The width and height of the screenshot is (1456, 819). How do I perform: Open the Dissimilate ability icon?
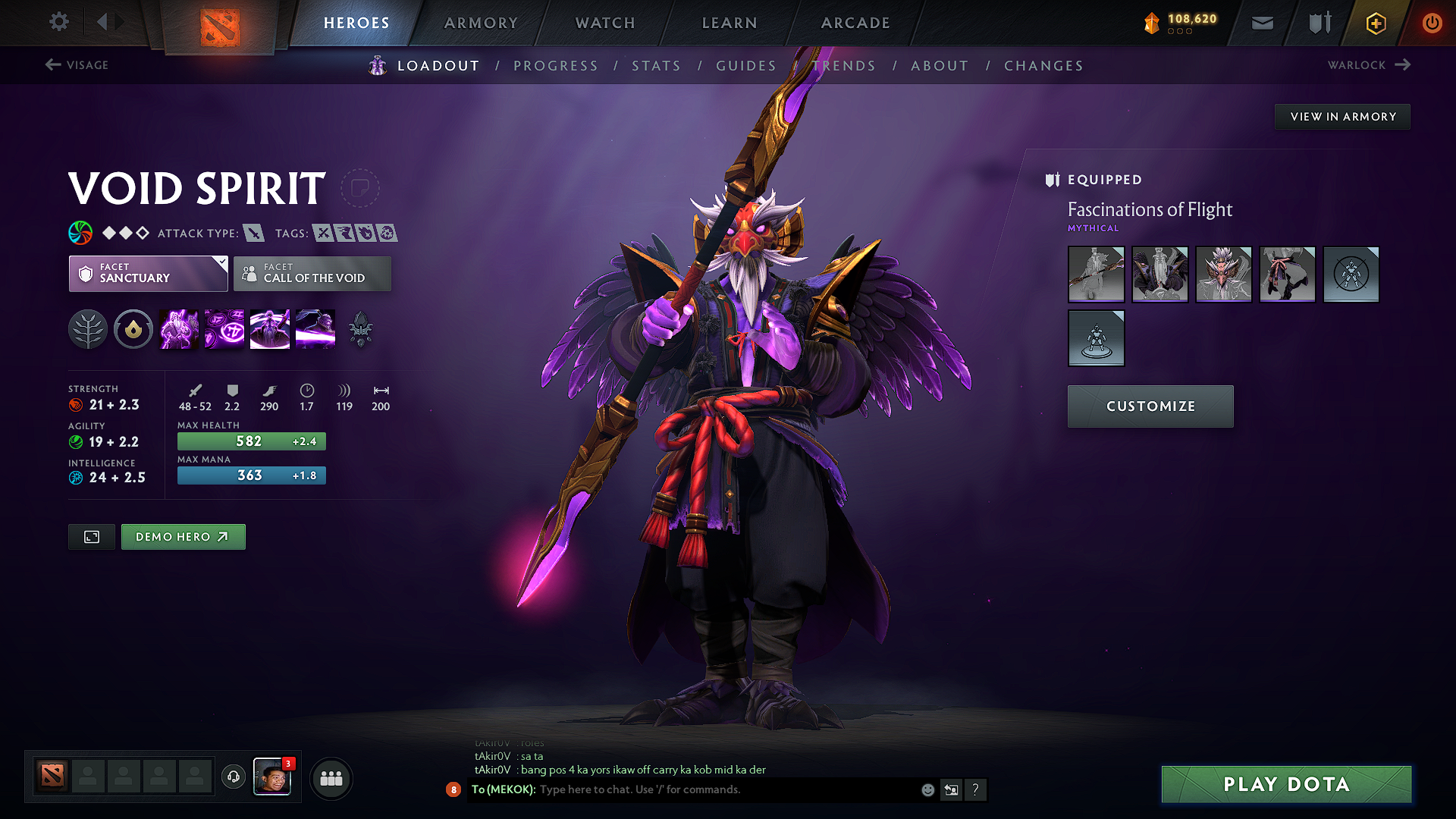[224, 328]
